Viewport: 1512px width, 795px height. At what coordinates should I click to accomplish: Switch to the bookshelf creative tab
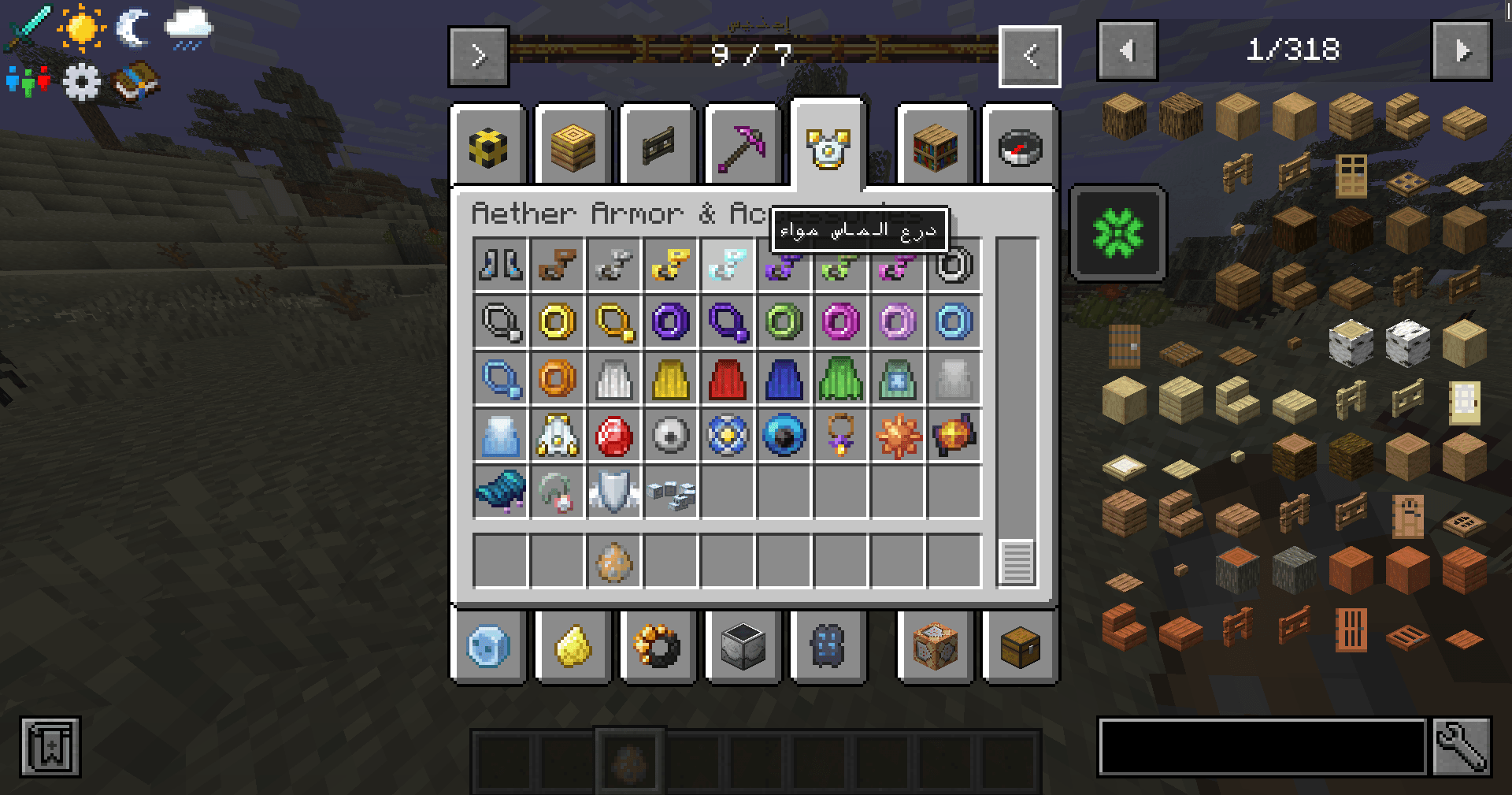935,147
